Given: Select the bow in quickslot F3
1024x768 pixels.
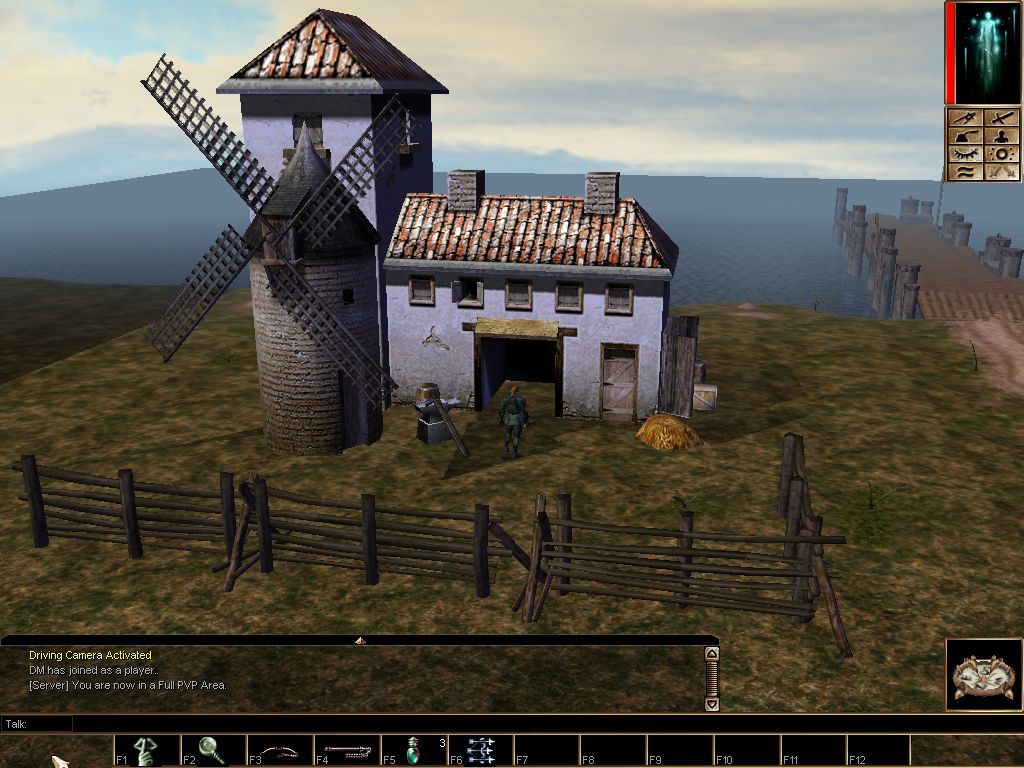Looking at the screenshot, I should [280, 750].
